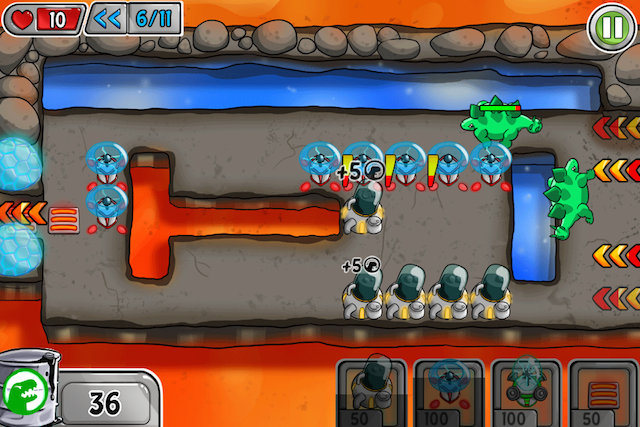Click the blue double-arrow wave button
The image size is (640, 427).
[x=106, y=17]
